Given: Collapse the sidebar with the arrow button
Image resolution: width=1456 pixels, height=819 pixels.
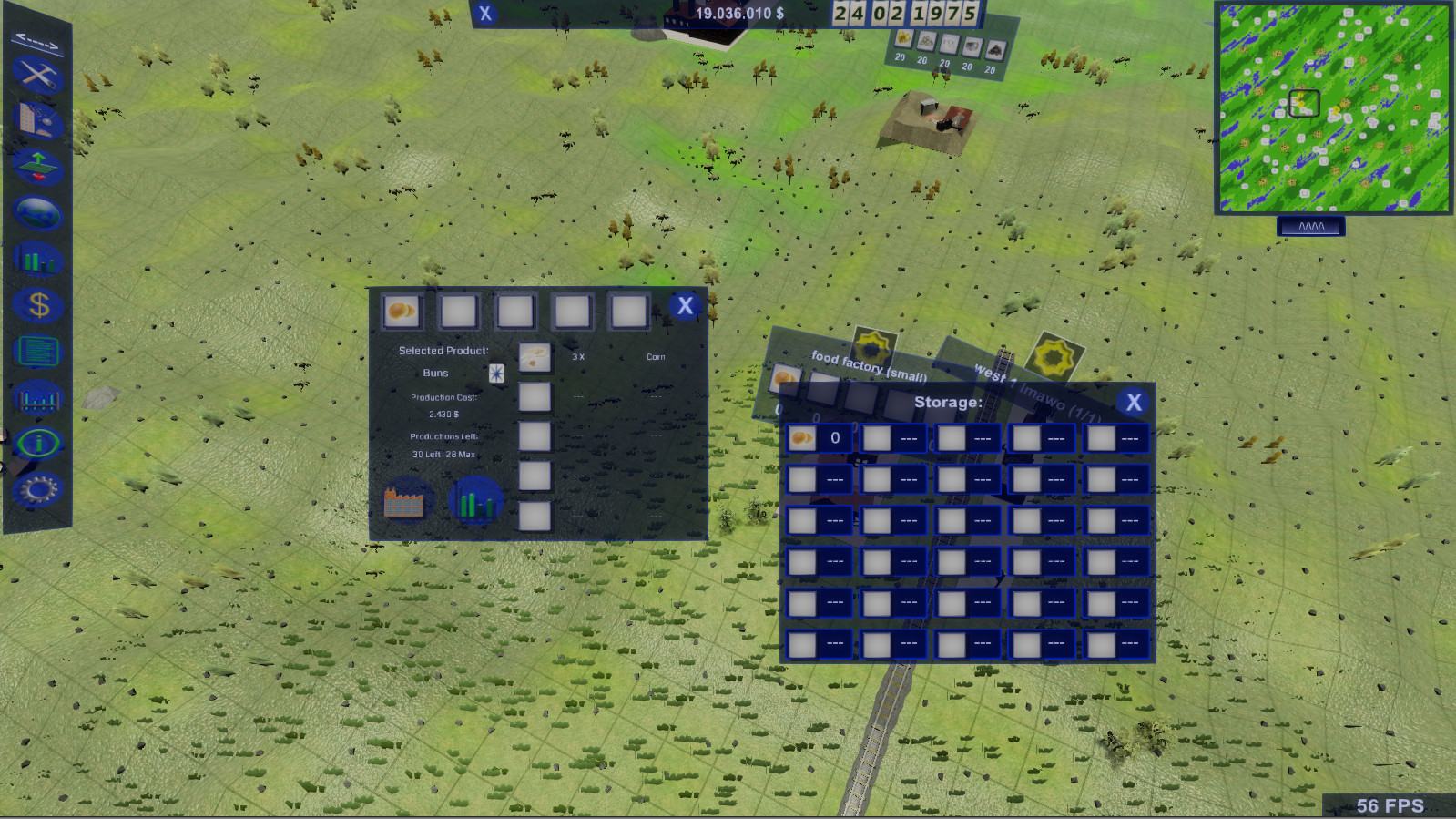Looking at the screenshot, I should (x=36, y=42).
